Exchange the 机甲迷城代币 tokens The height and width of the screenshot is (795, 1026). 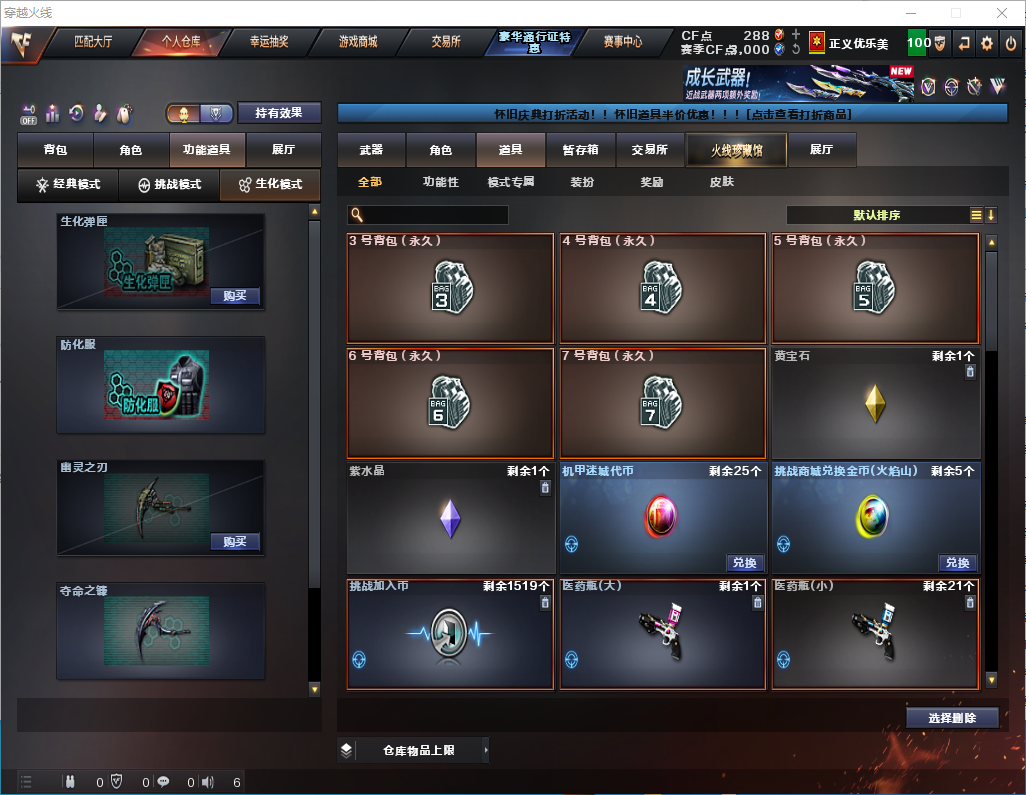pos(744,563)
